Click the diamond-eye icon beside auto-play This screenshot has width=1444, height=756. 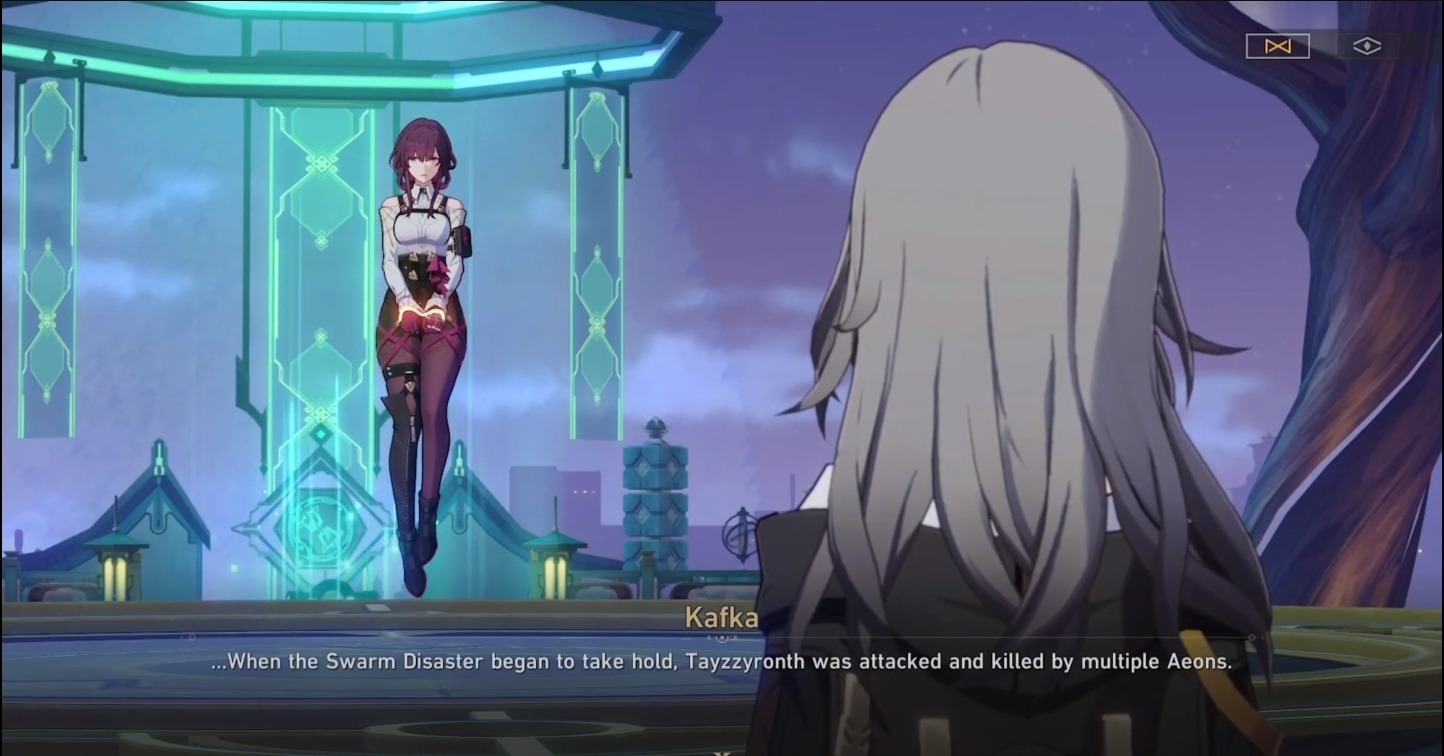tap(1366, 46)
